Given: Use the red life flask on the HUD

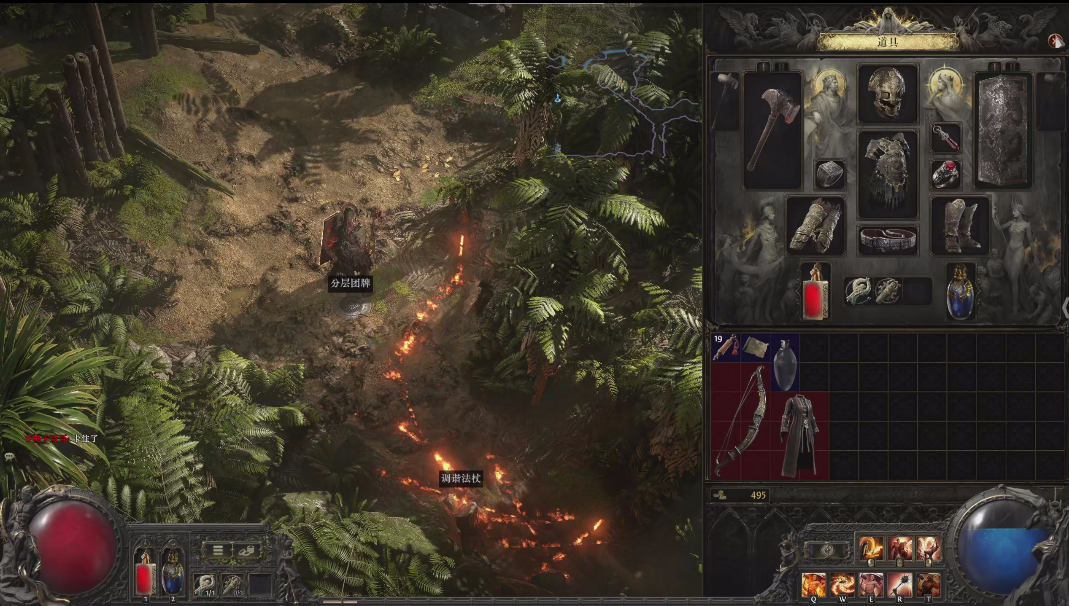Looking at the screenshot, I should (145, 577).
